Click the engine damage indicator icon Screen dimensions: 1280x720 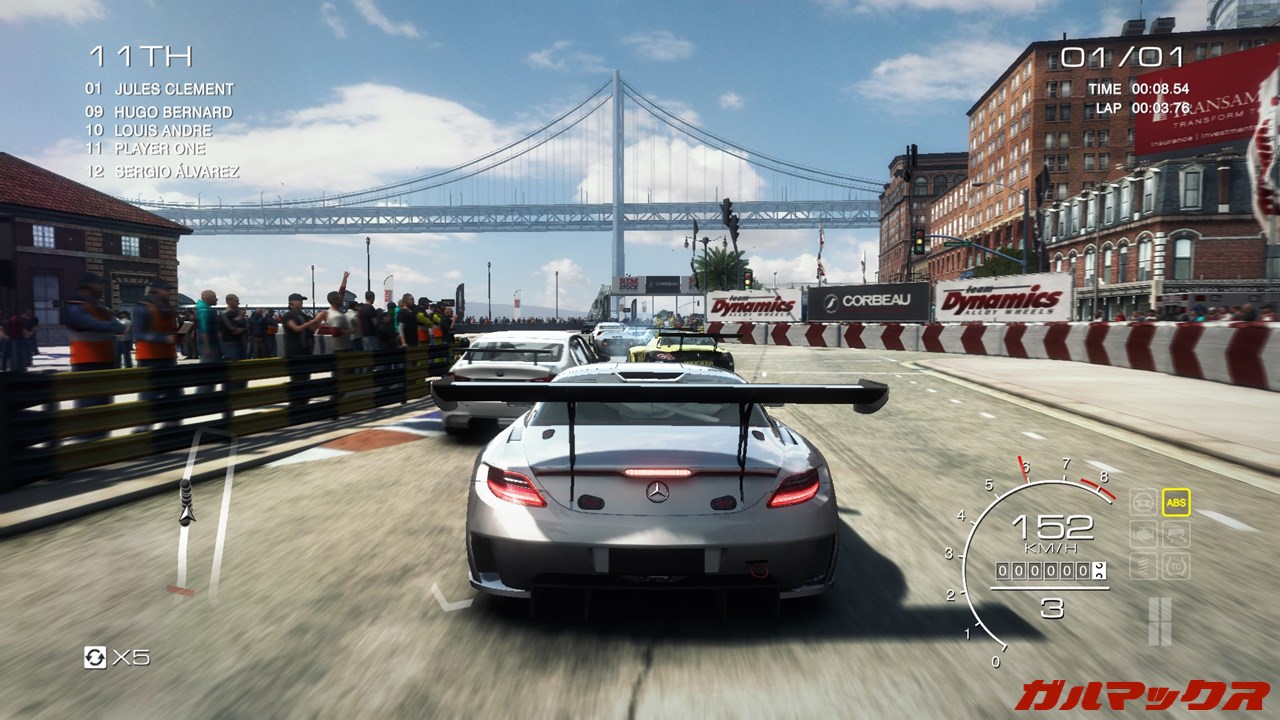(1143, 534)
